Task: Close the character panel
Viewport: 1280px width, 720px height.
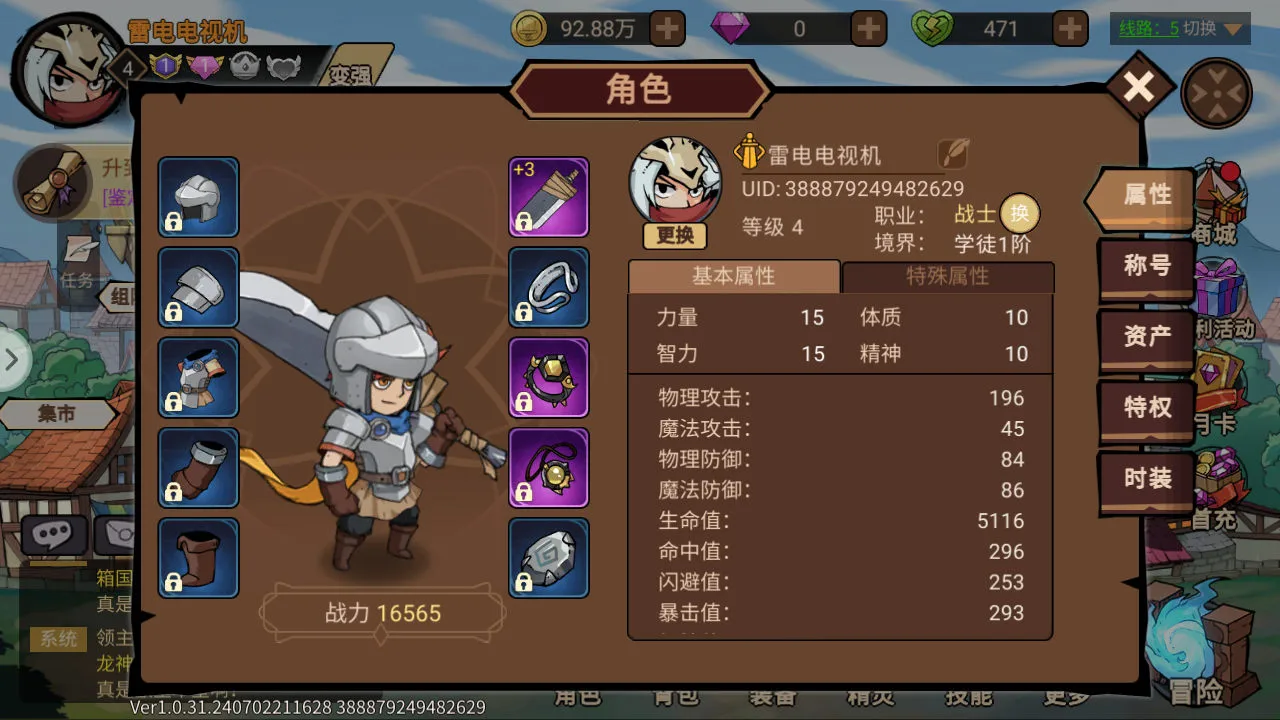Action: tap(1138, 89)
